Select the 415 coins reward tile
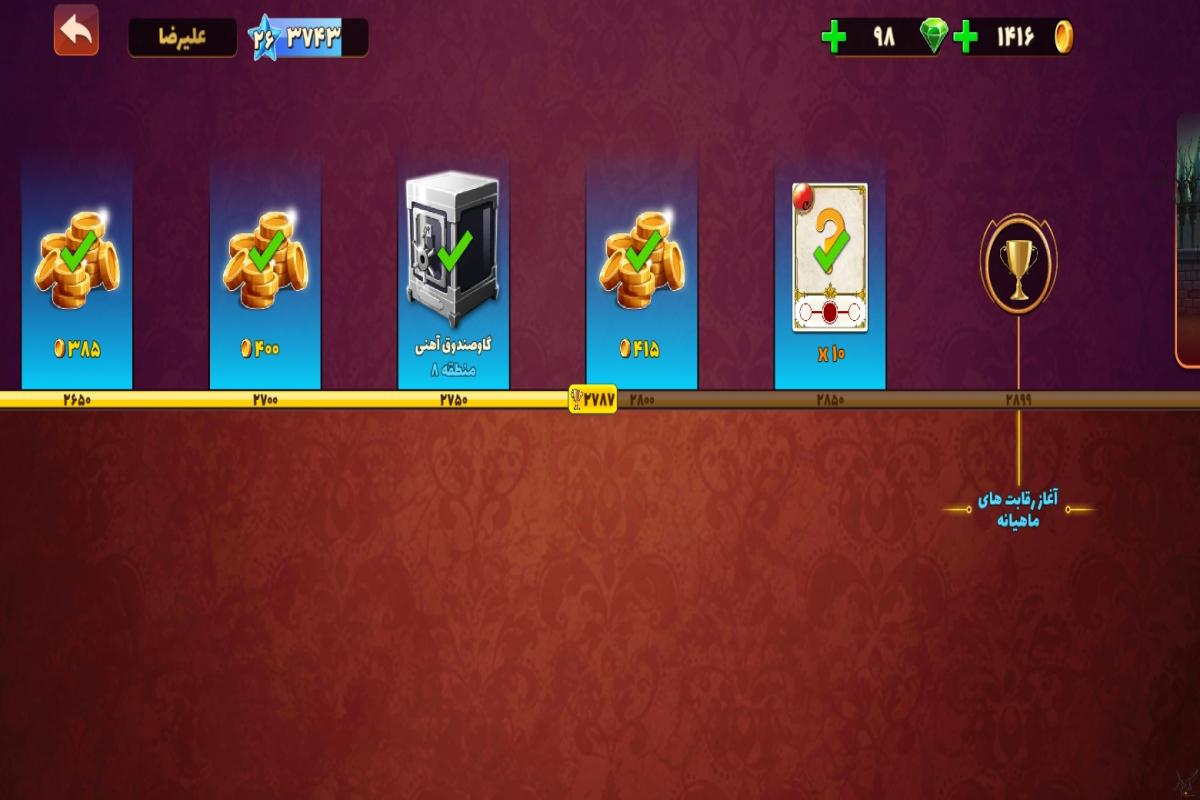This screenshot has width=1200, height=800. (x=641, y=272)
